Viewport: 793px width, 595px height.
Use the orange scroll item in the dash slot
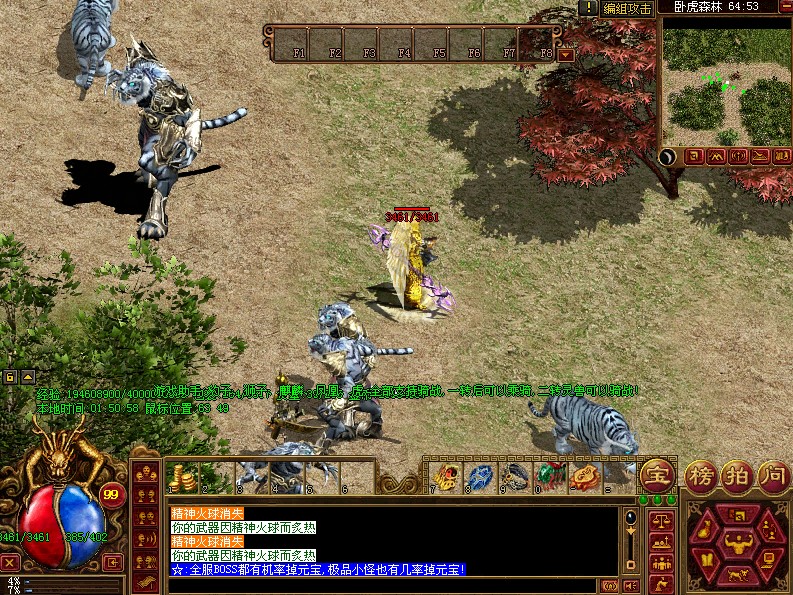pyautogui.click(x=585, y=475)
